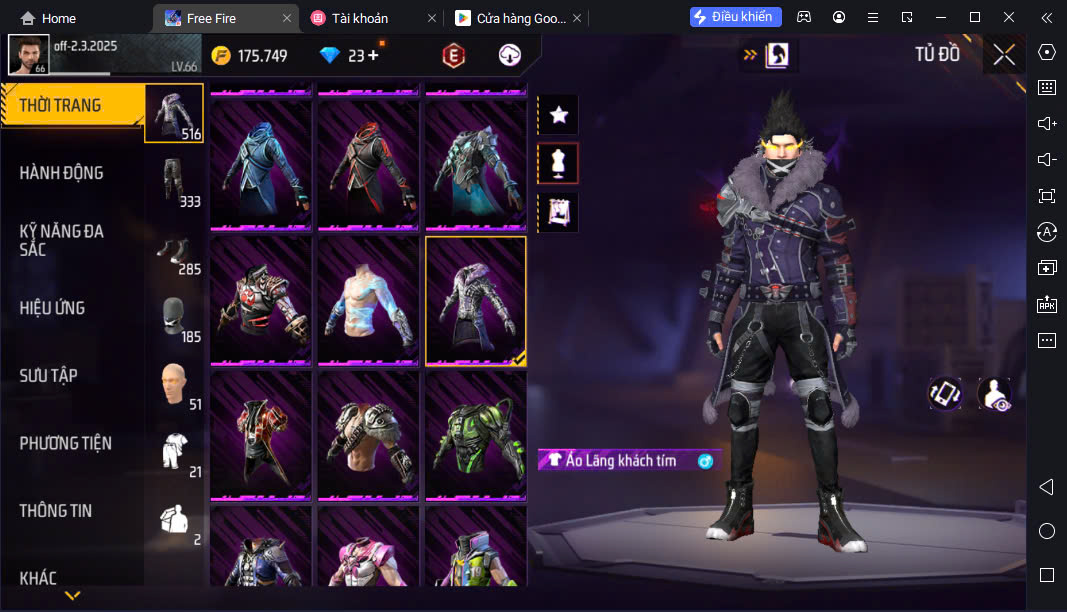Select the red trimmed long coat item
Screen dimensions: 1067x612
pyautogui.click(x=261, y=435)
